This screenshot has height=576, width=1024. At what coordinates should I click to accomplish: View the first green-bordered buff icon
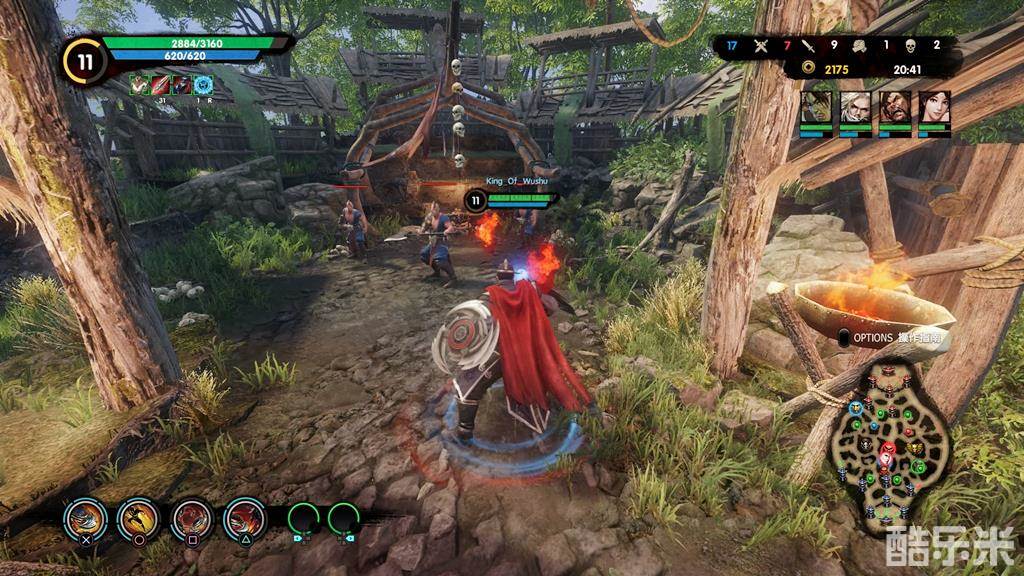tap(140, 86)
